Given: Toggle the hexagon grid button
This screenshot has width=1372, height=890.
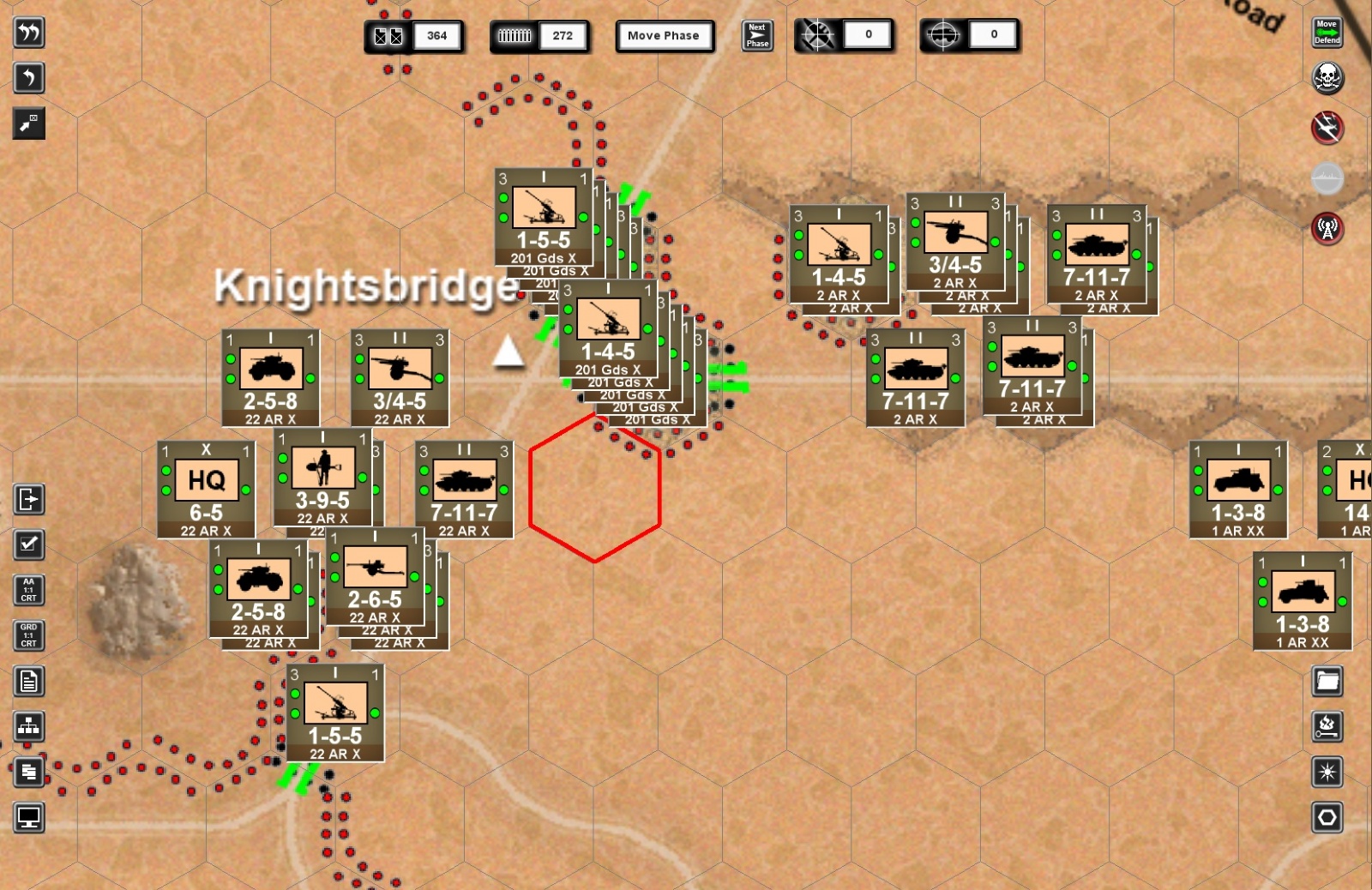Looking at the screenshot, I should [1327, 818].
